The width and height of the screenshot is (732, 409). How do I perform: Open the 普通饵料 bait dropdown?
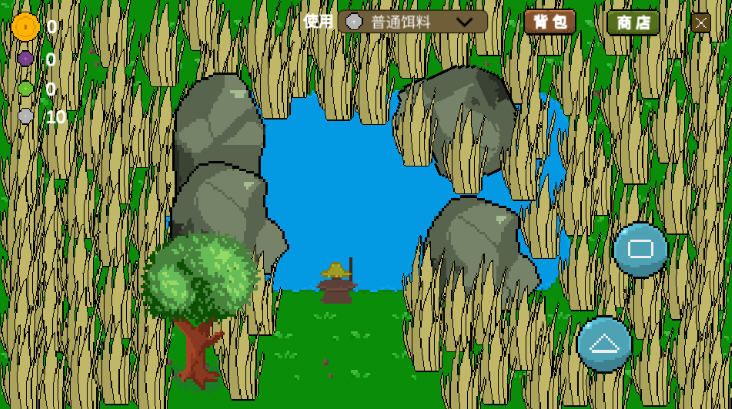click(412, 22)
